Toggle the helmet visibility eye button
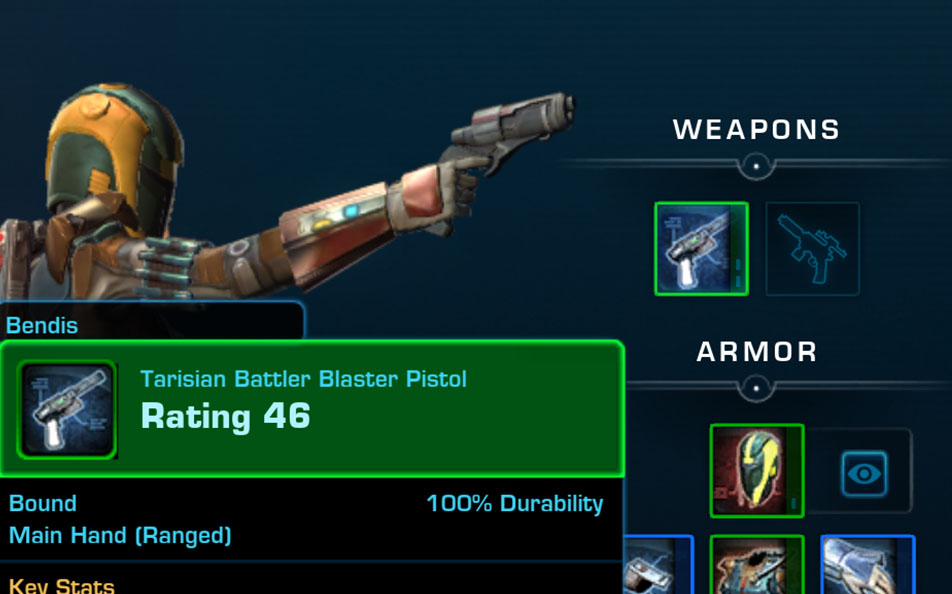952x594 pixels. coord(863,472)
